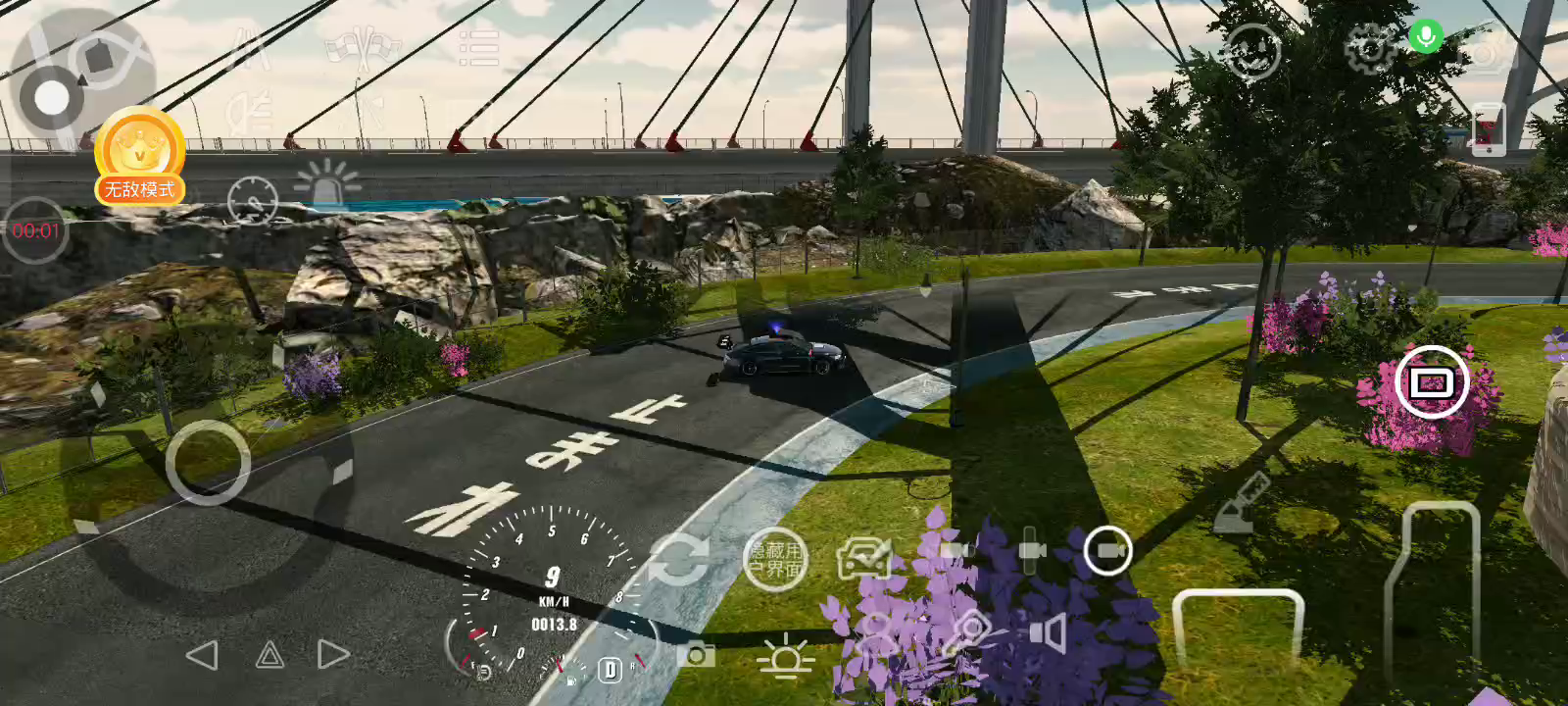
Task: Activate the speedometer cruise control icon
Action: [253, 201]
